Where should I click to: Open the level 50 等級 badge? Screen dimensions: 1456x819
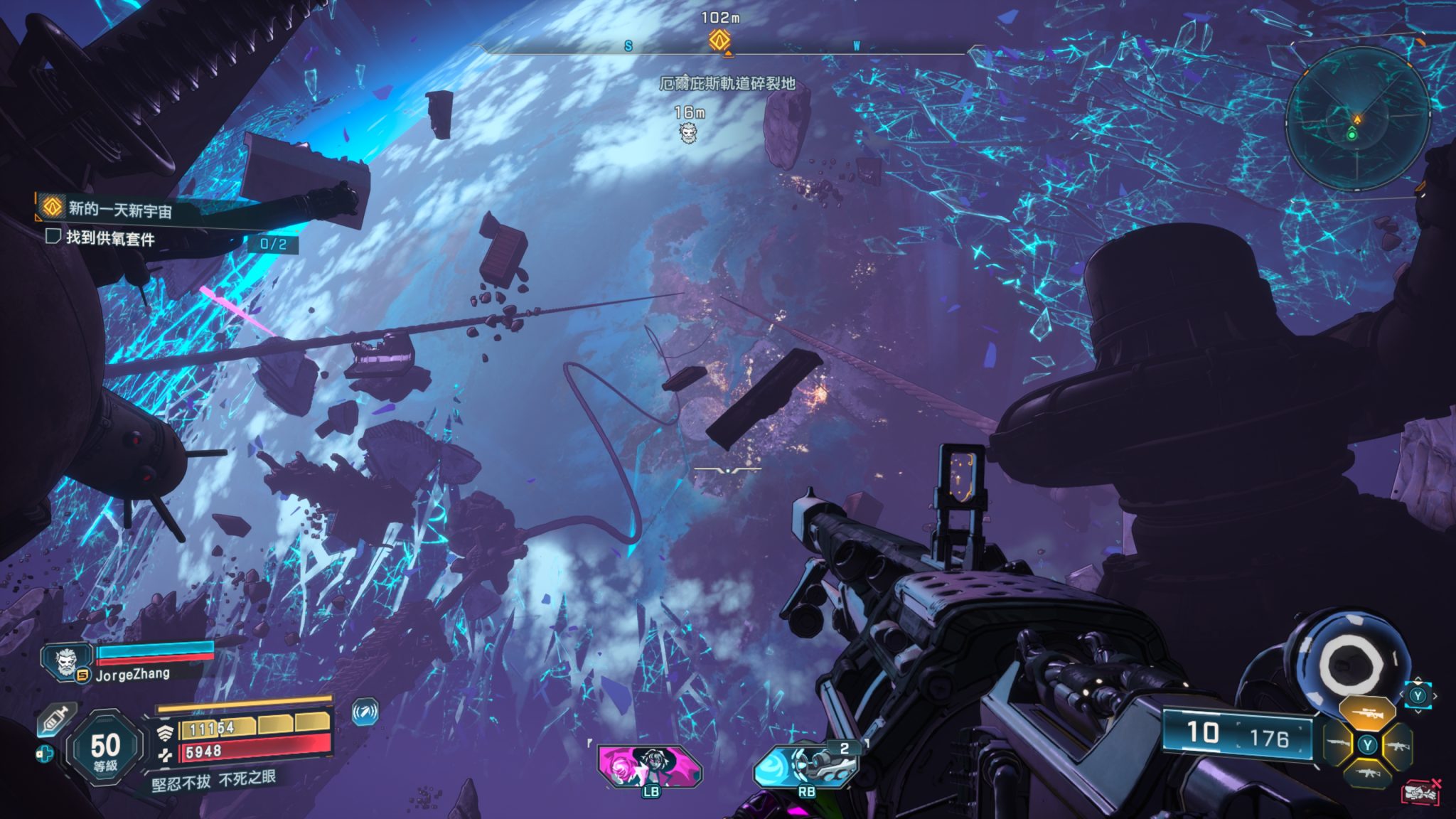(105, 749)
